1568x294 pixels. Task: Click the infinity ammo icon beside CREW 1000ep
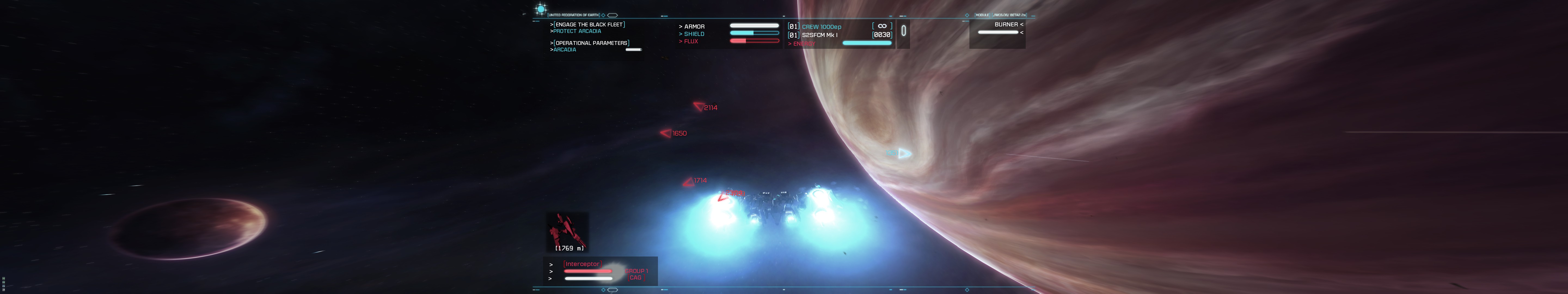882,27
